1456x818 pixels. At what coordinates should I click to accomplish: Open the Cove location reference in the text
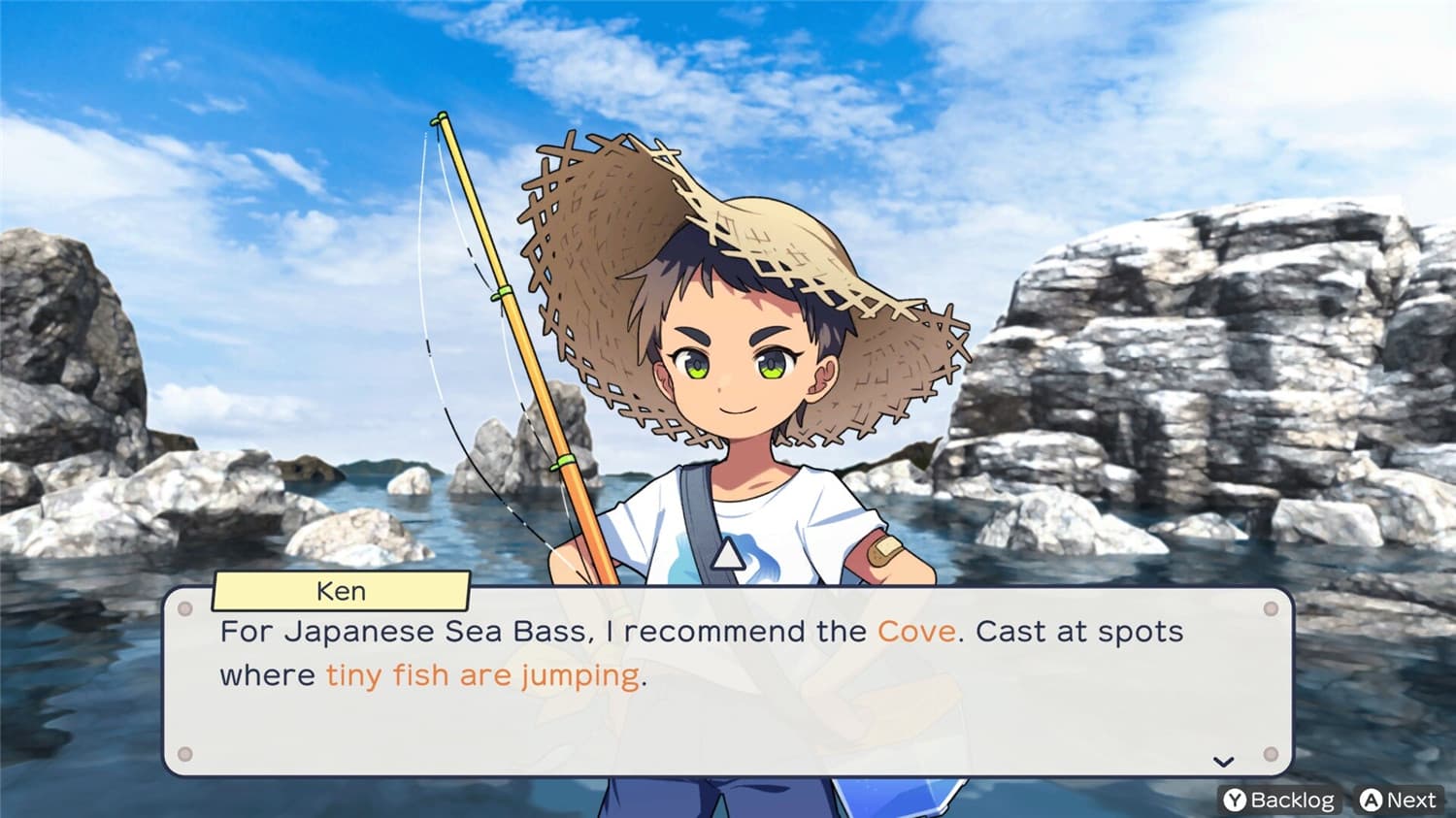[913, 631]
